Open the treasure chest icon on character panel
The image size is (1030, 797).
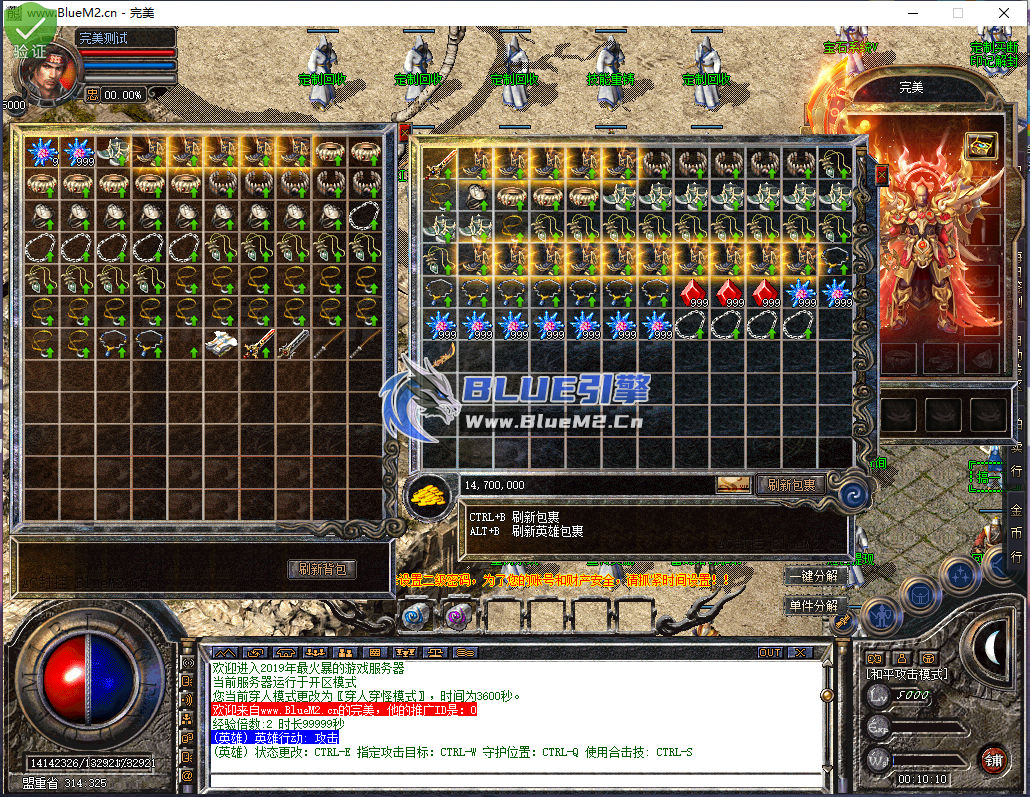tap(980, 144)
